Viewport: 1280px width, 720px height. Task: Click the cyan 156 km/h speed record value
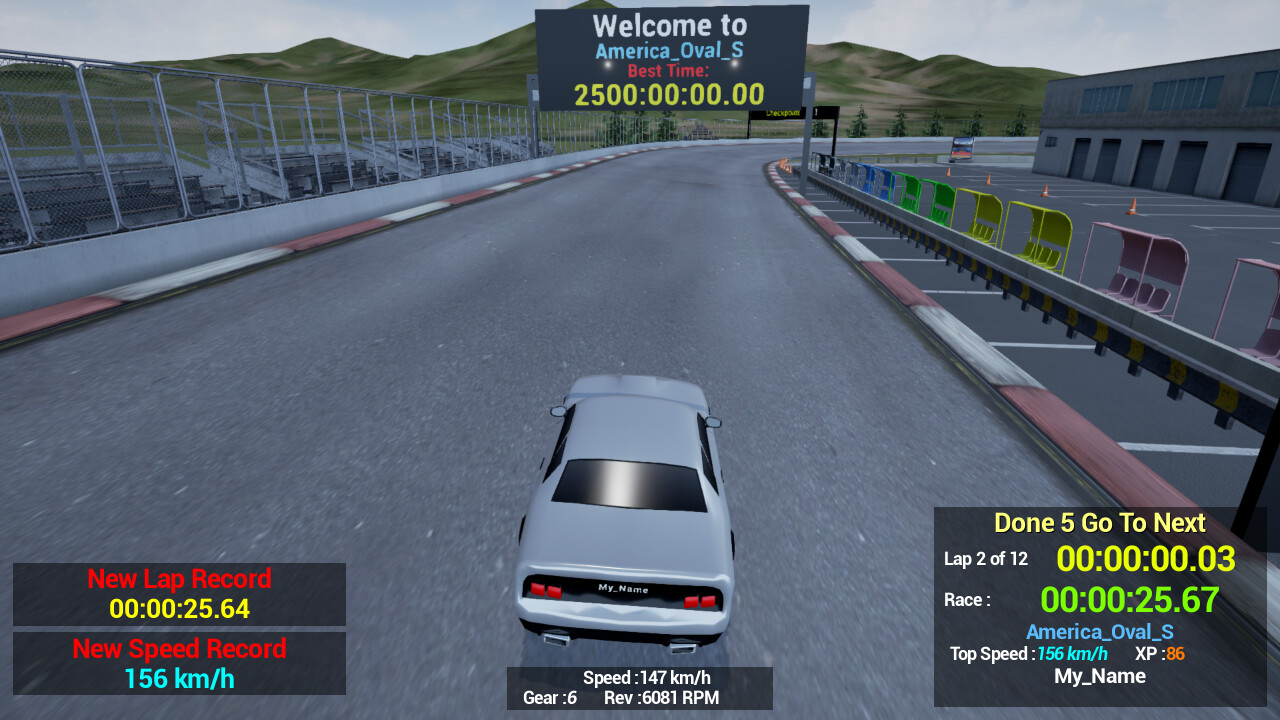pos(179,676)
